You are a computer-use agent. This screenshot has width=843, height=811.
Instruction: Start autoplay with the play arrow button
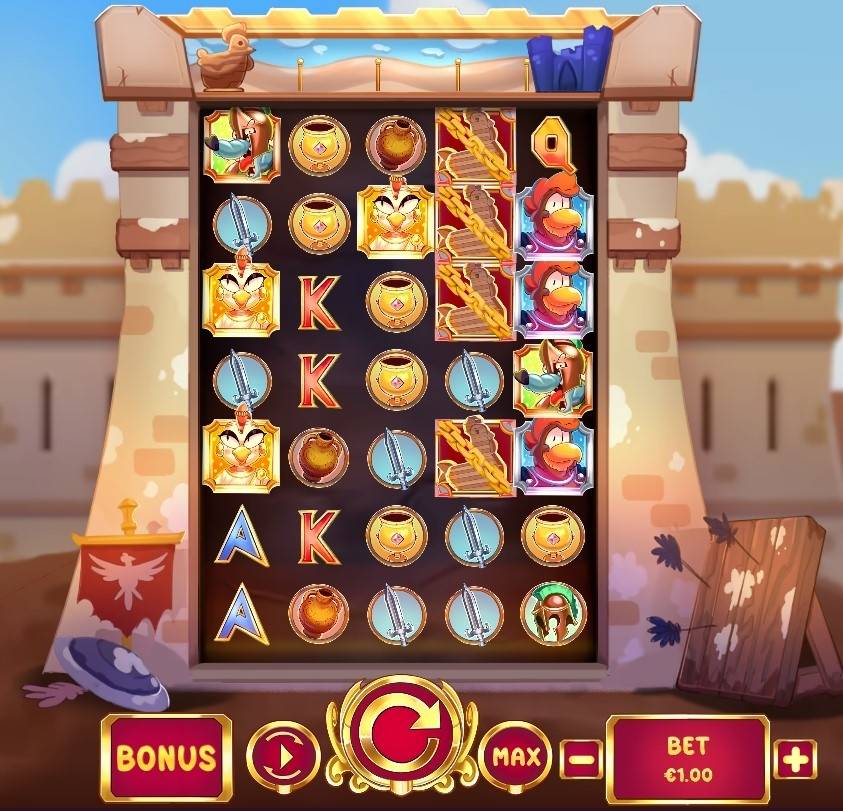pyautogui.click(x=282, y=758)
